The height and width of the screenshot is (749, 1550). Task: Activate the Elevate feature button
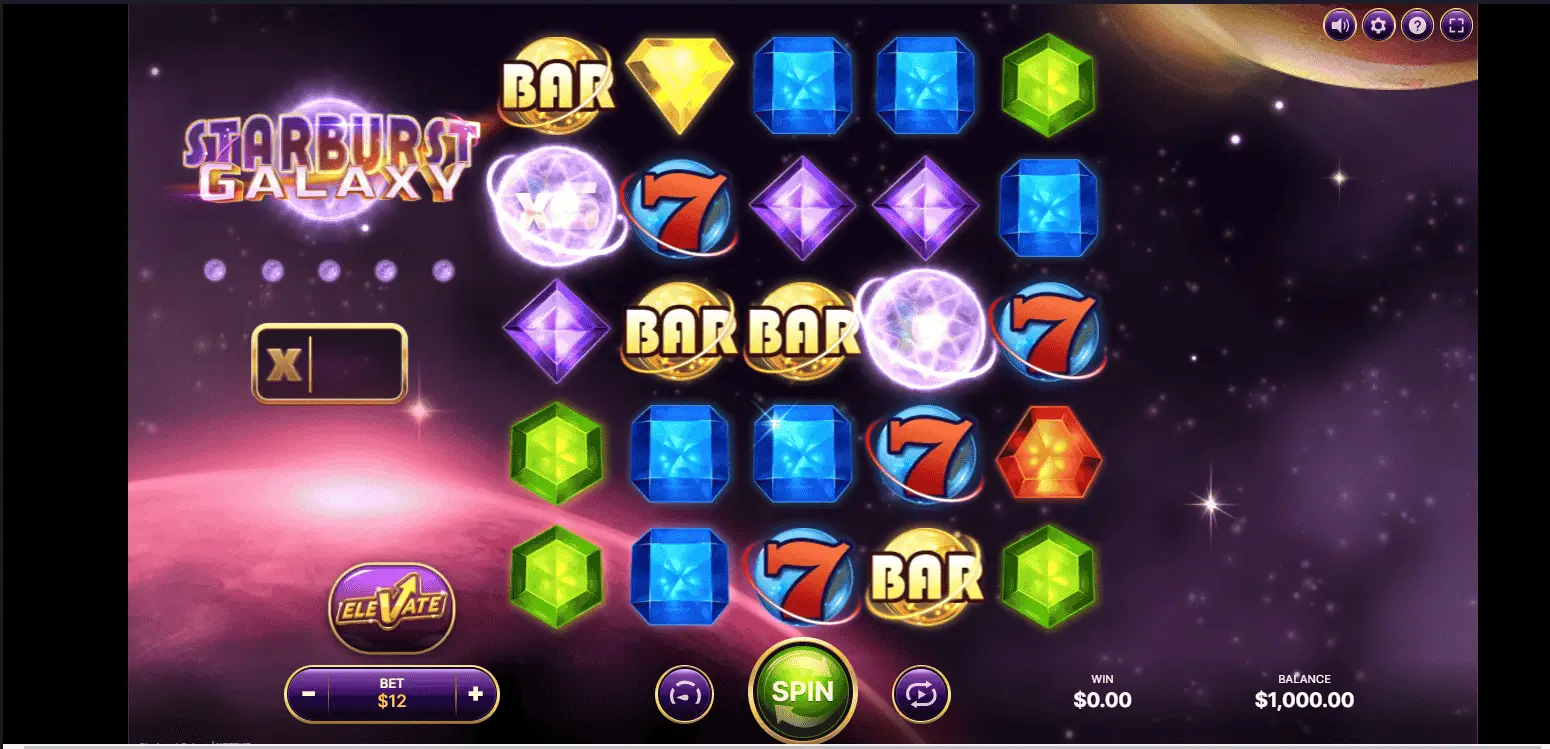pos(392,608)
